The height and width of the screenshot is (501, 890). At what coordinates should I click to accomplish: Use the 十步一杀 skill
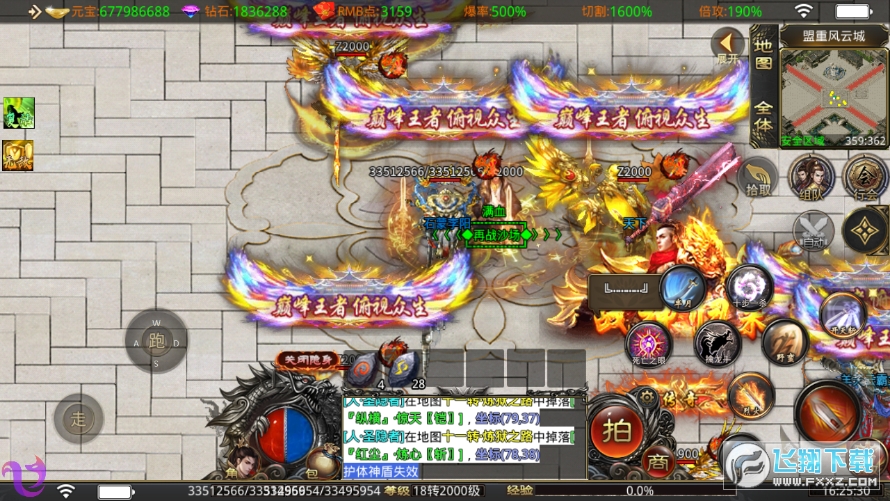pos(749,287)
